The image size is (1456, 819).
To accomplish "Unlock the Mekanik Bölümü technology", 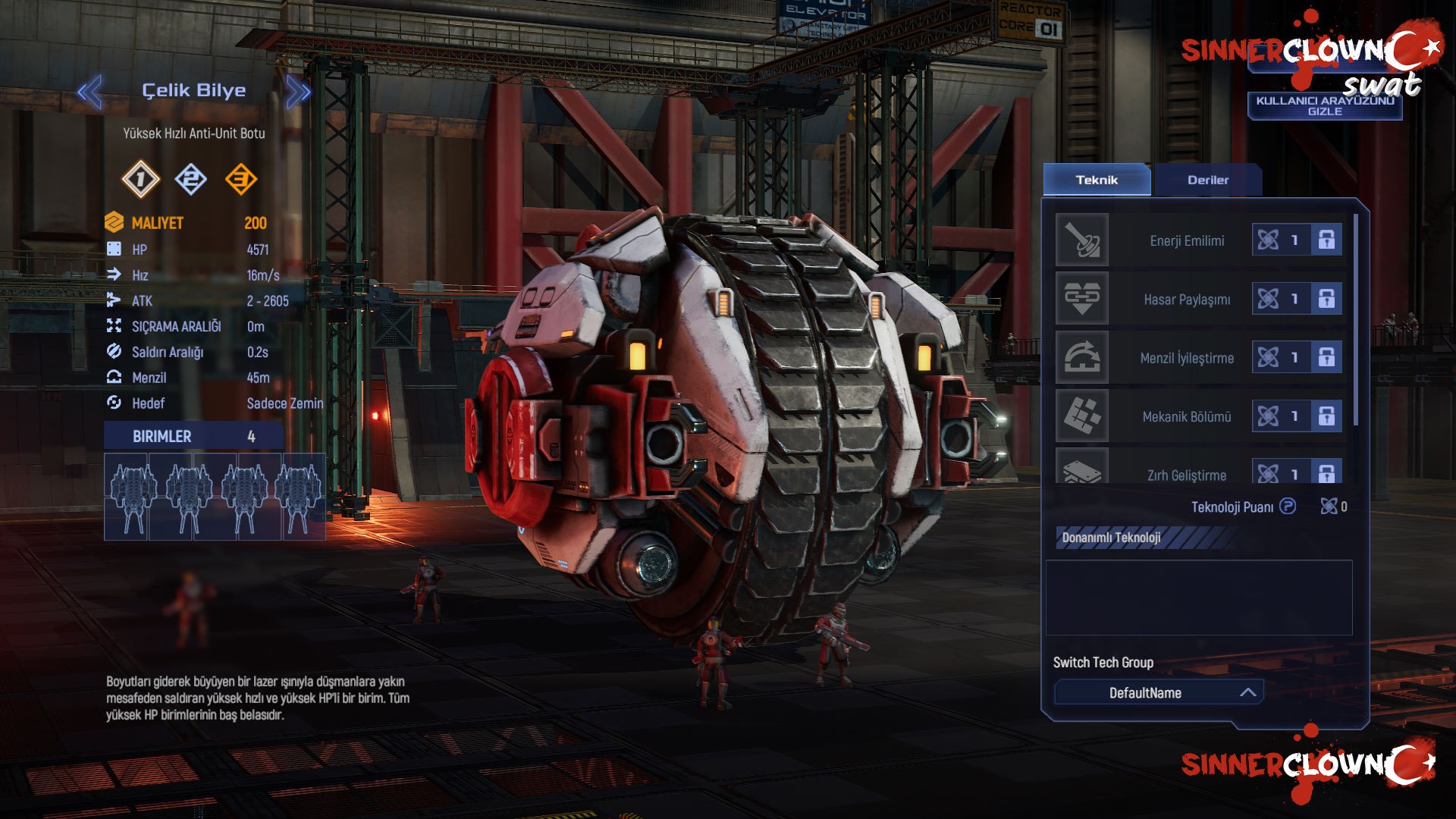I will (1326, 416).
